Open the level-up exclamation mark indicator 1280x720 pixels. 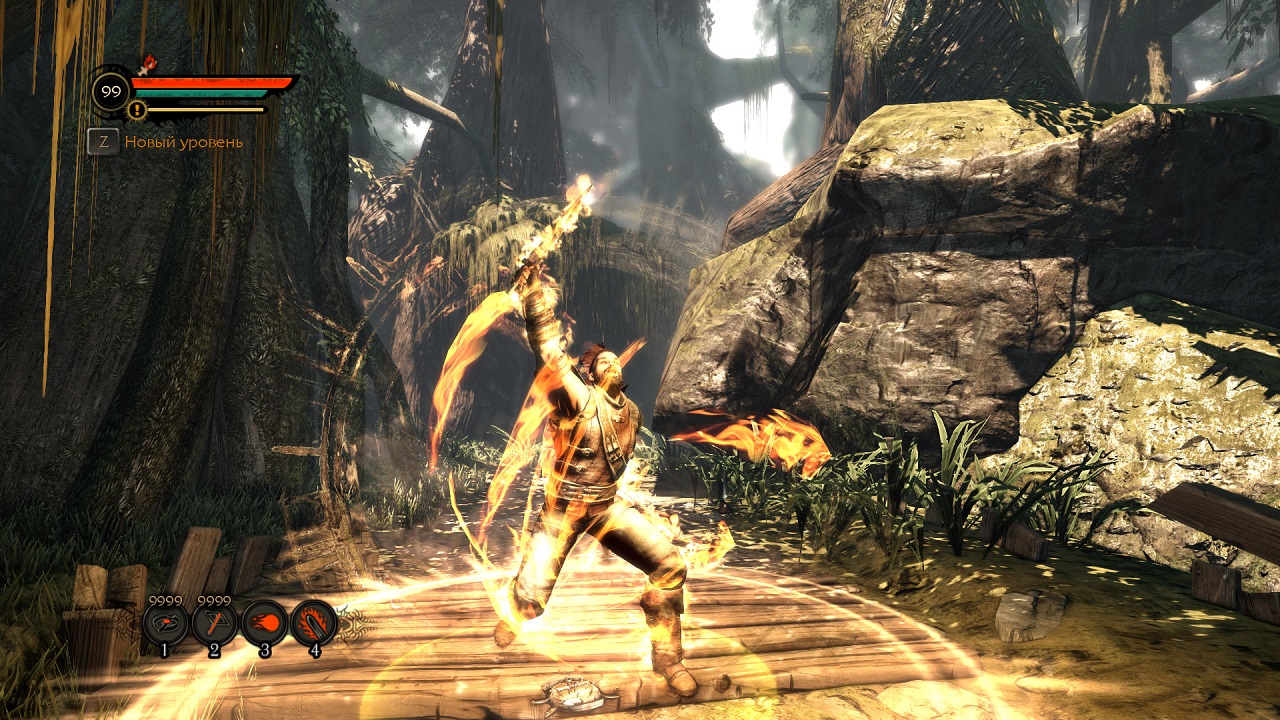(138, 110)
